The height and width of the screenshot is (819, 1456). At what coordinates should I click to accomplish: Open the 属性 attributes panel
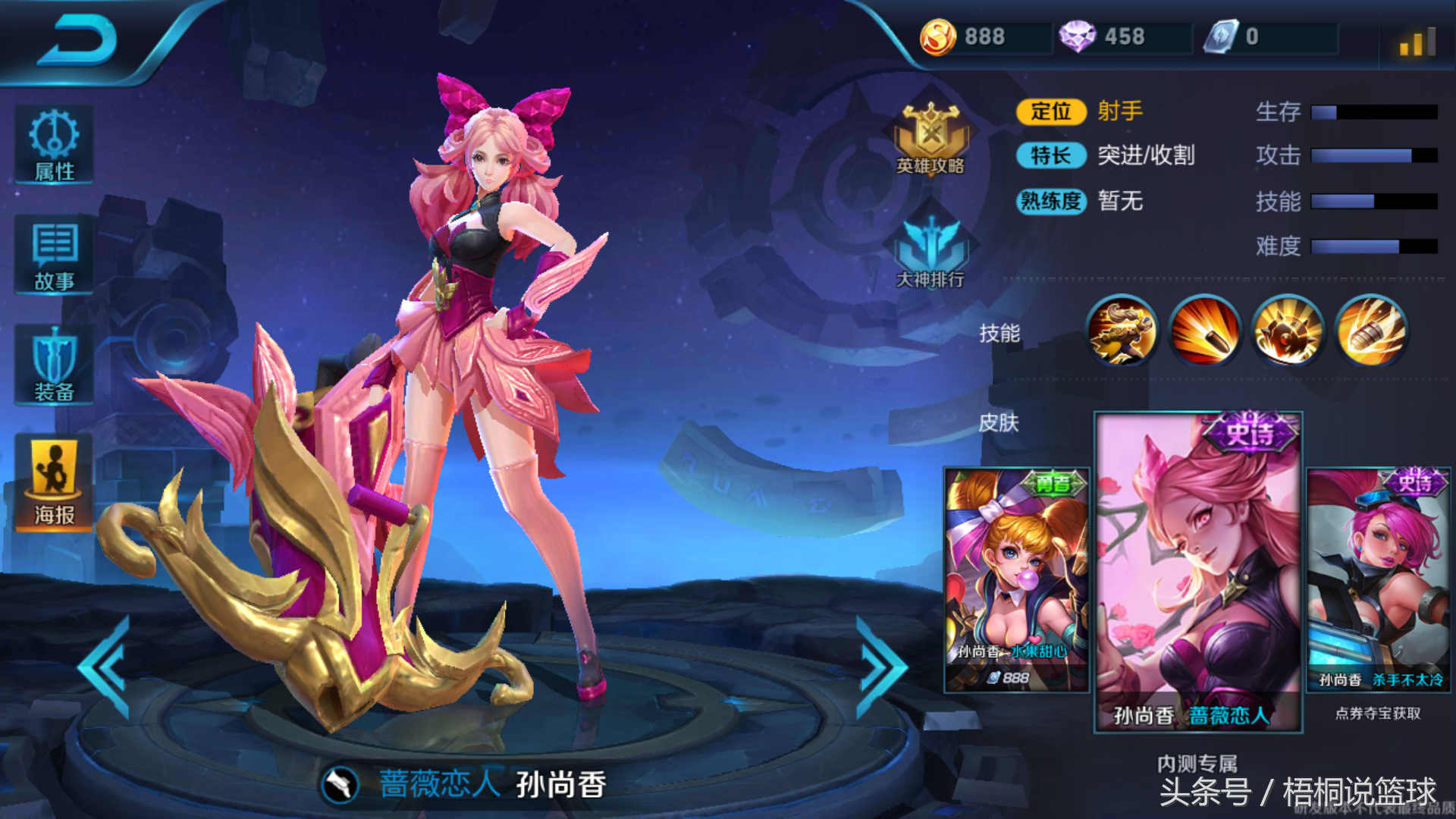pos(54,145)
